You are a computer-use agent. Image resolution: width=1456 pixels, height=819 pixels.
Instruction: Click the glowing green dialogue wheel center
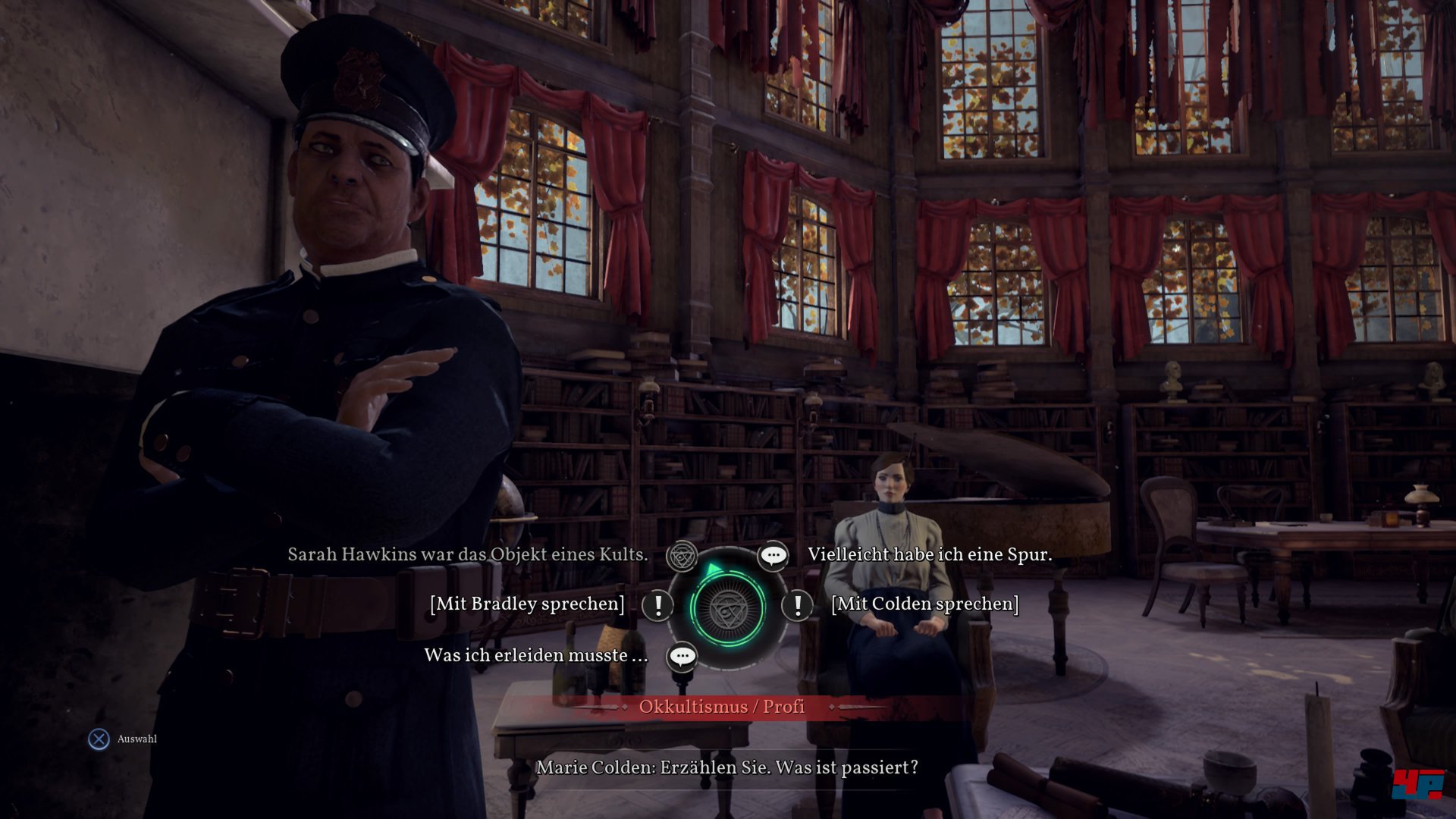click(727, 607)
